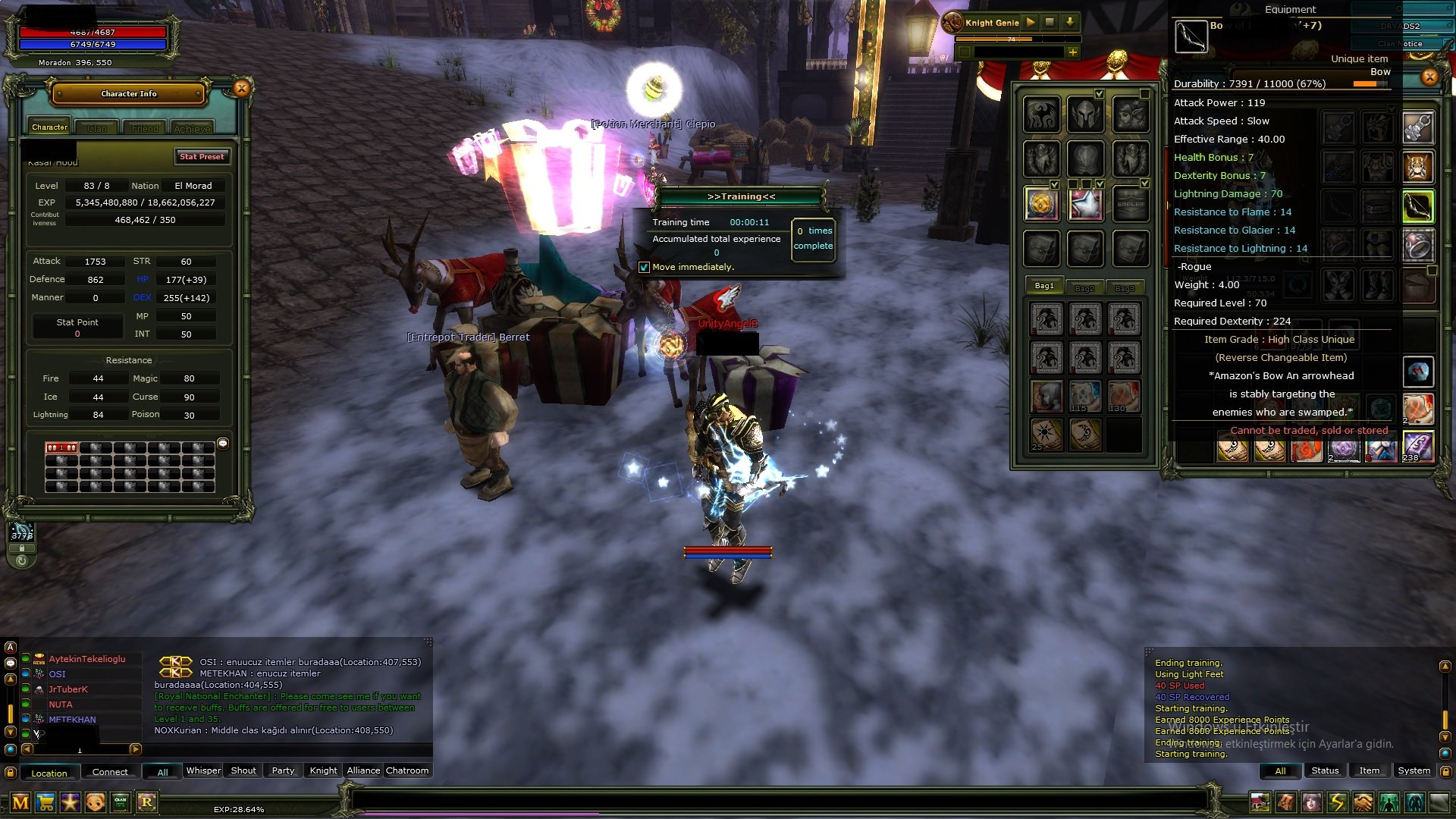Select the sun scroll item in bag

pyautogui.click(x=1046, y=435)
